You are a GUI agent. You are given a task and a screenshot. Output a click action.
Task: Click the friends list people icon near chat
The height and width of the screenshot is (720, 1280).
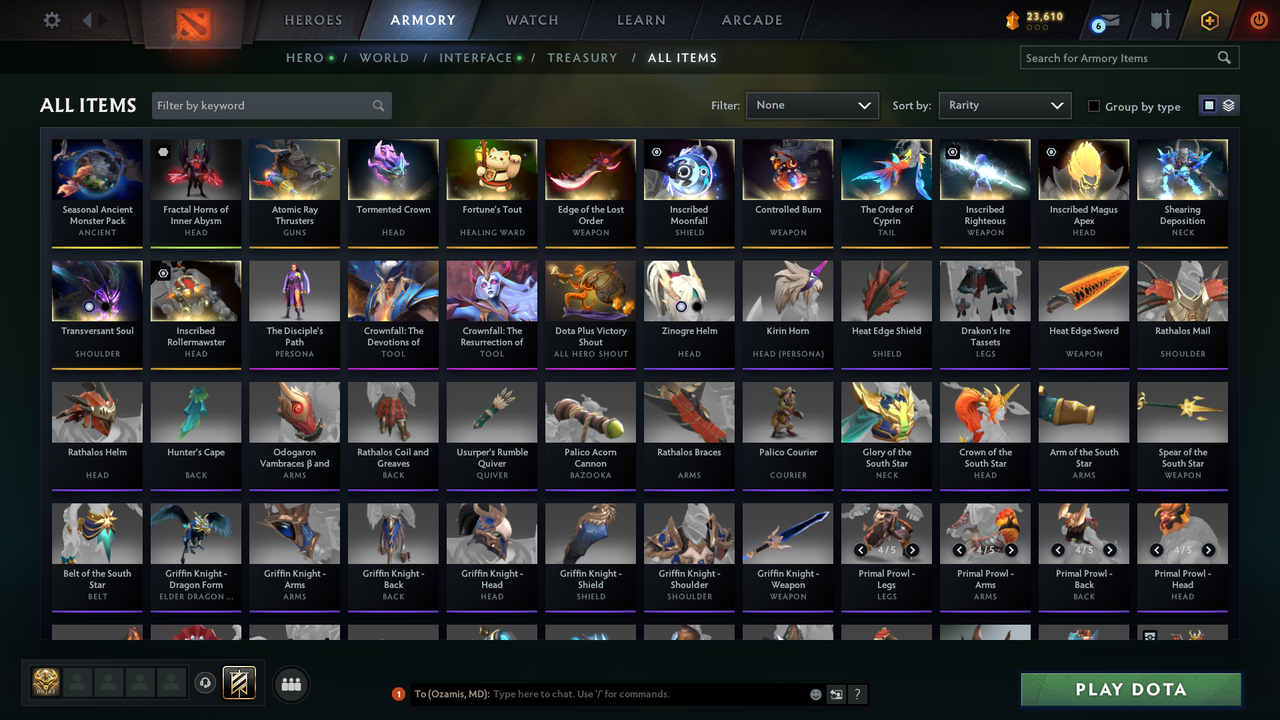(290, 684)
